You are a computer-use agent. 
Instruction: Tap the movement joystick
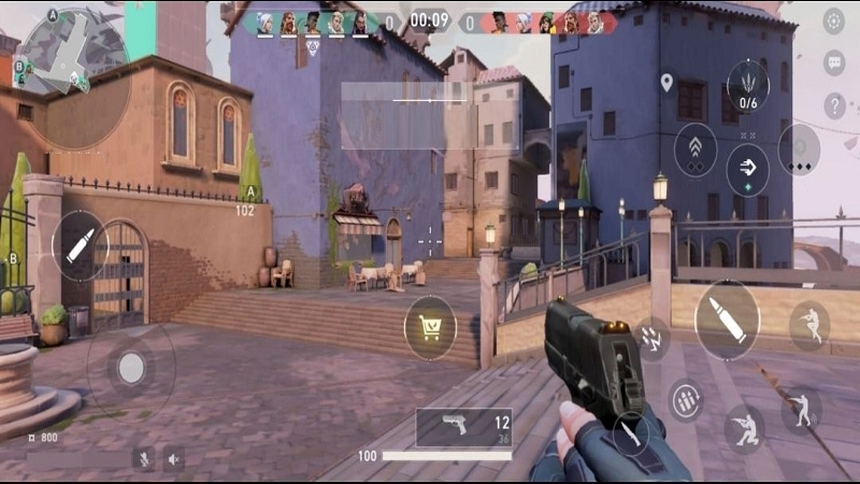coord(131,367)
